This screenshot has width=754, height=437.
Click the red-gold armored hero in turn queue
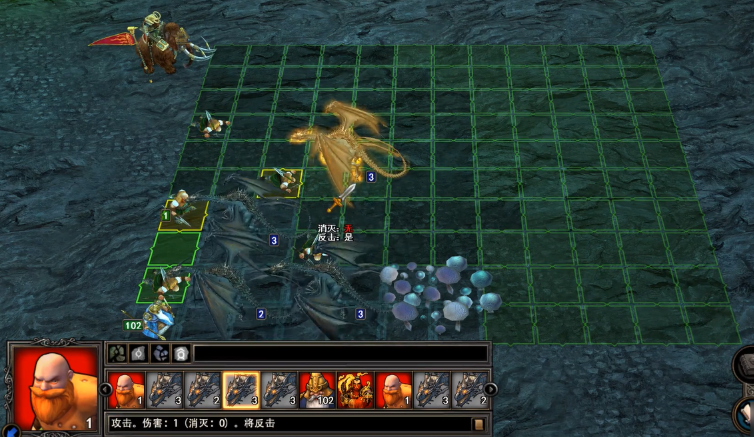[354, 390]
